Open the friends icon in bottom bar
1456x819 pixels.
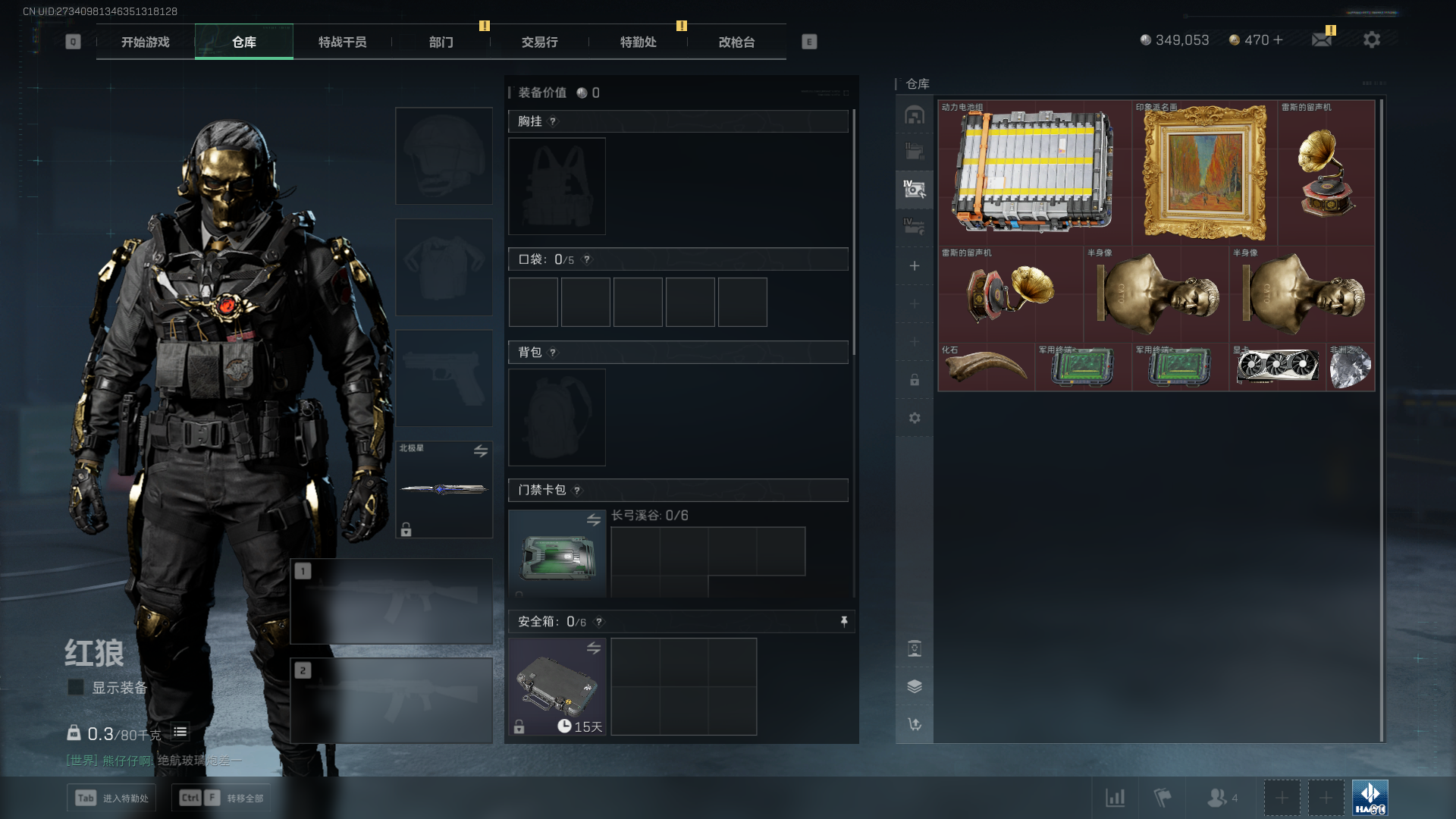[x=1218, y=798]
